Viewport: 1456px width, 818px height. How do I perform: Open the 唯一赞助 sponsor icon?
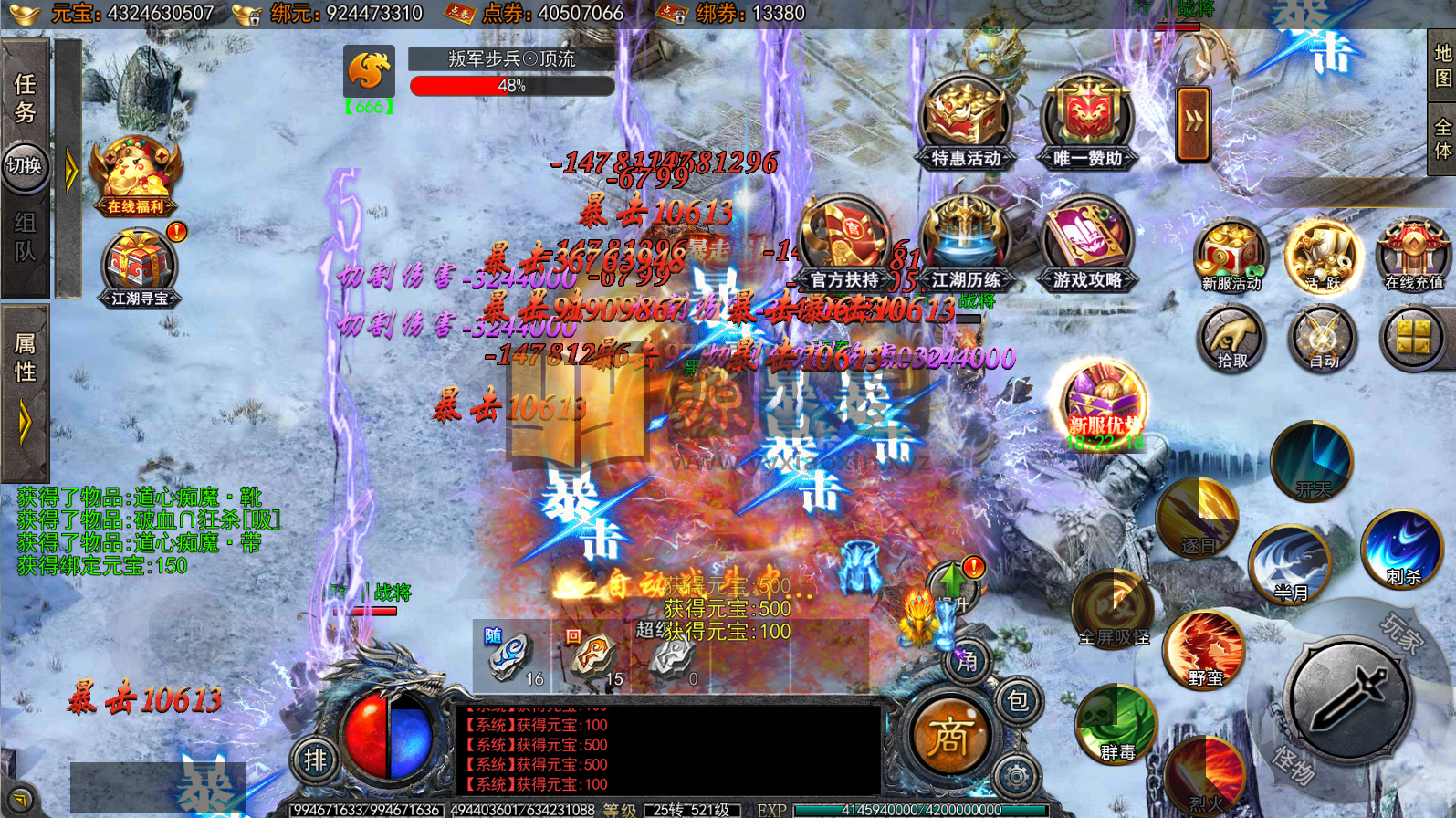click(x=1087, y=123)
